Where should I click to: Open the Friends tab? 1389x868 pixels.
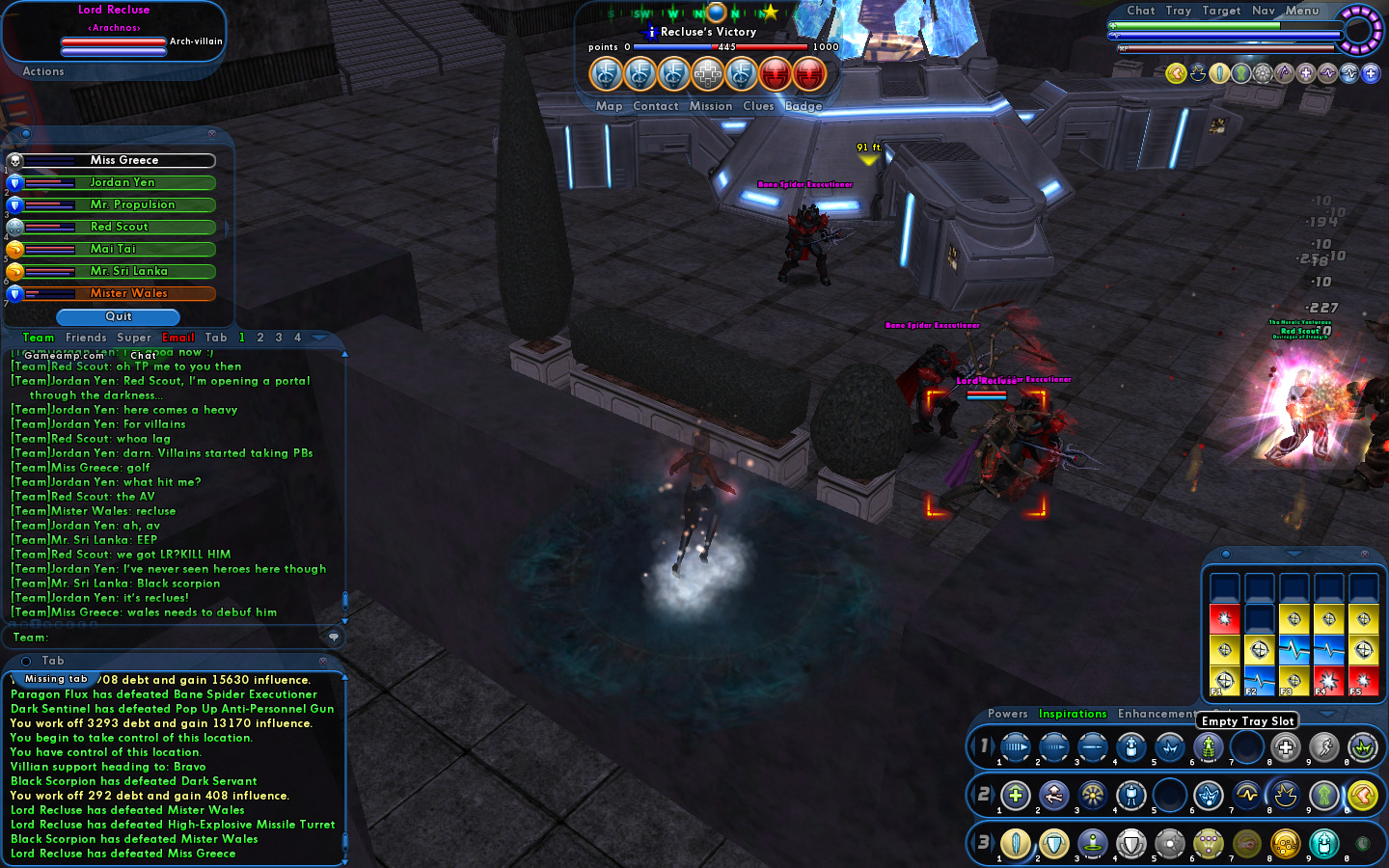(86, 338)
